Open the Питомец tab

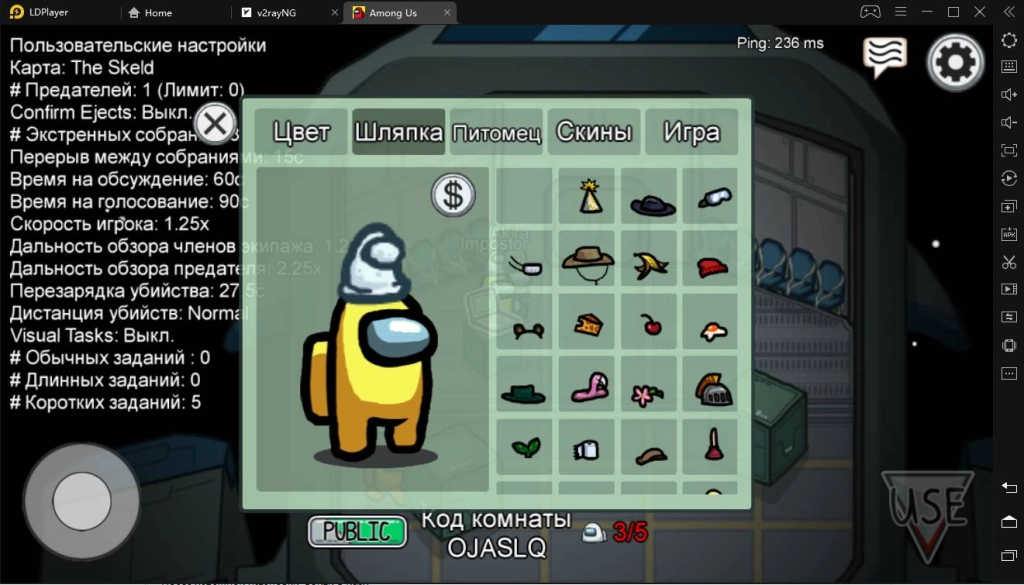(x=496, y=132)
